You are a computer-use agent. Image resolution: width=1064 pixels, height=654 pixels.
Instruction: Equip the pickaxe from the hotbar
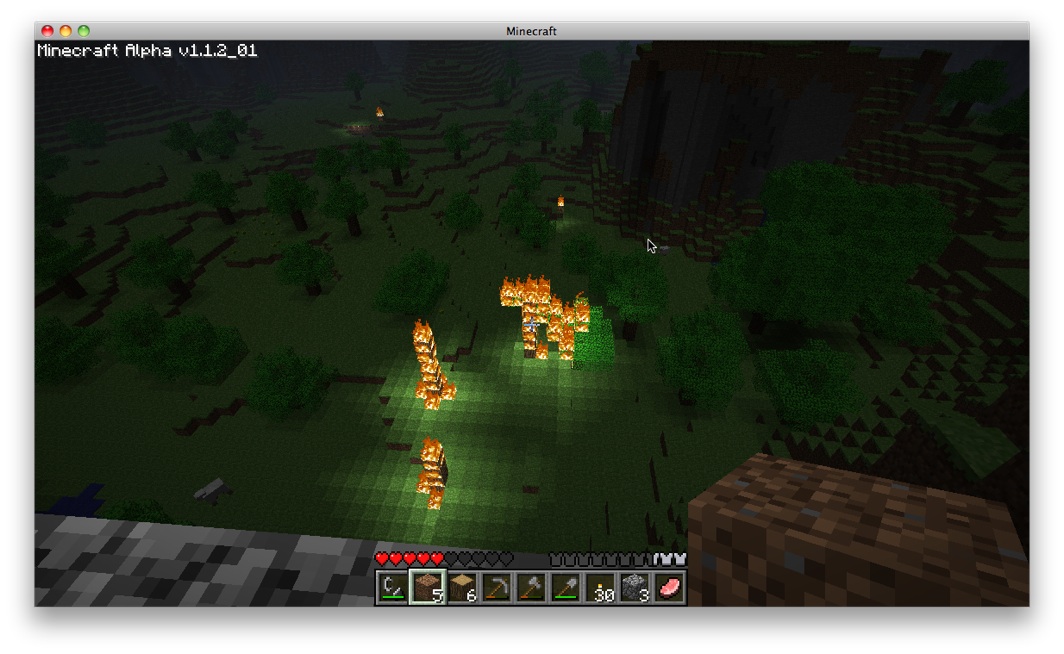click(x=496, y=589)
